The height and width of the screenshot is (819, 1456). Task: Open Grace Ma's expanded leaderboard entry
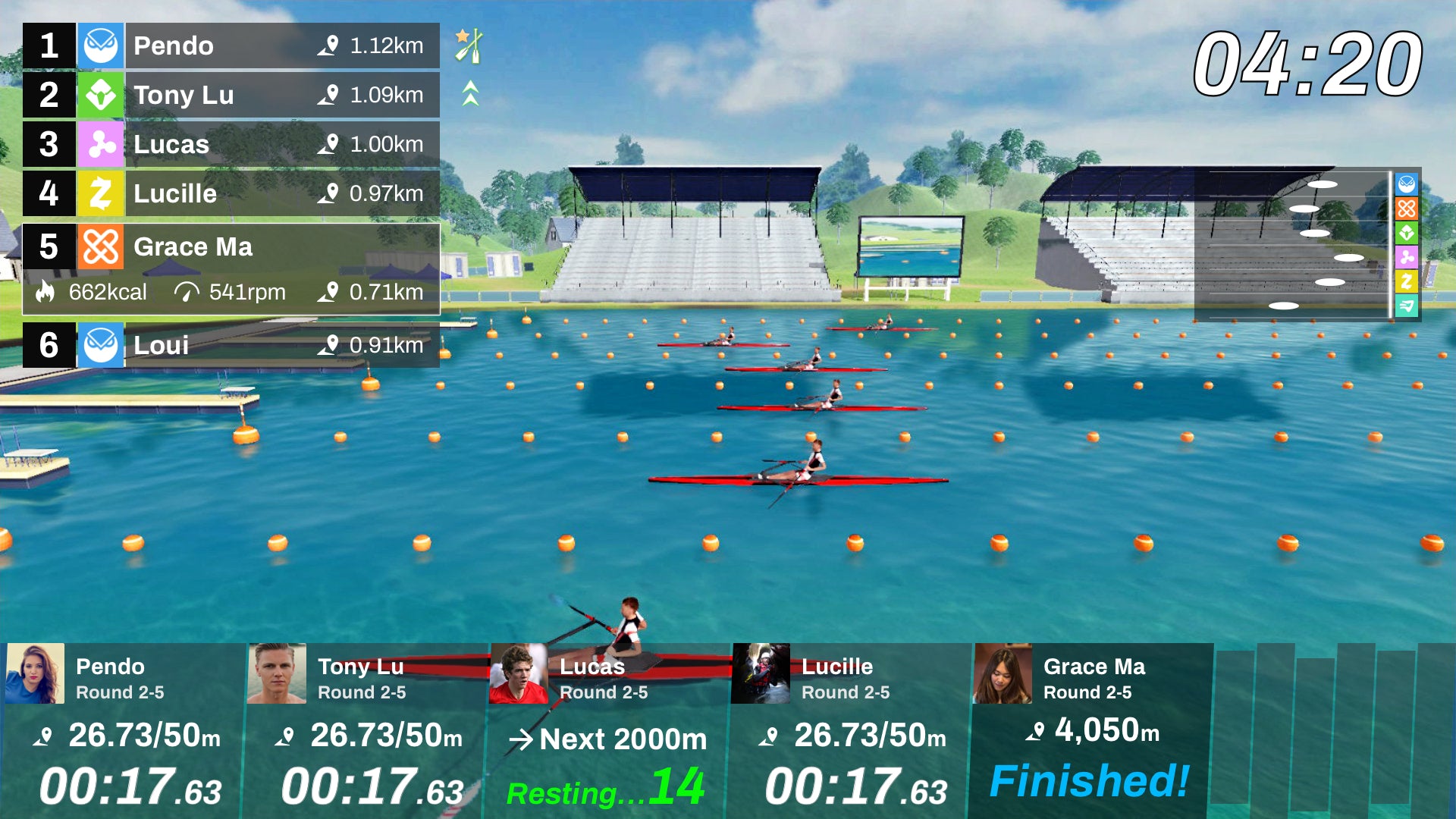coord(231,268)
